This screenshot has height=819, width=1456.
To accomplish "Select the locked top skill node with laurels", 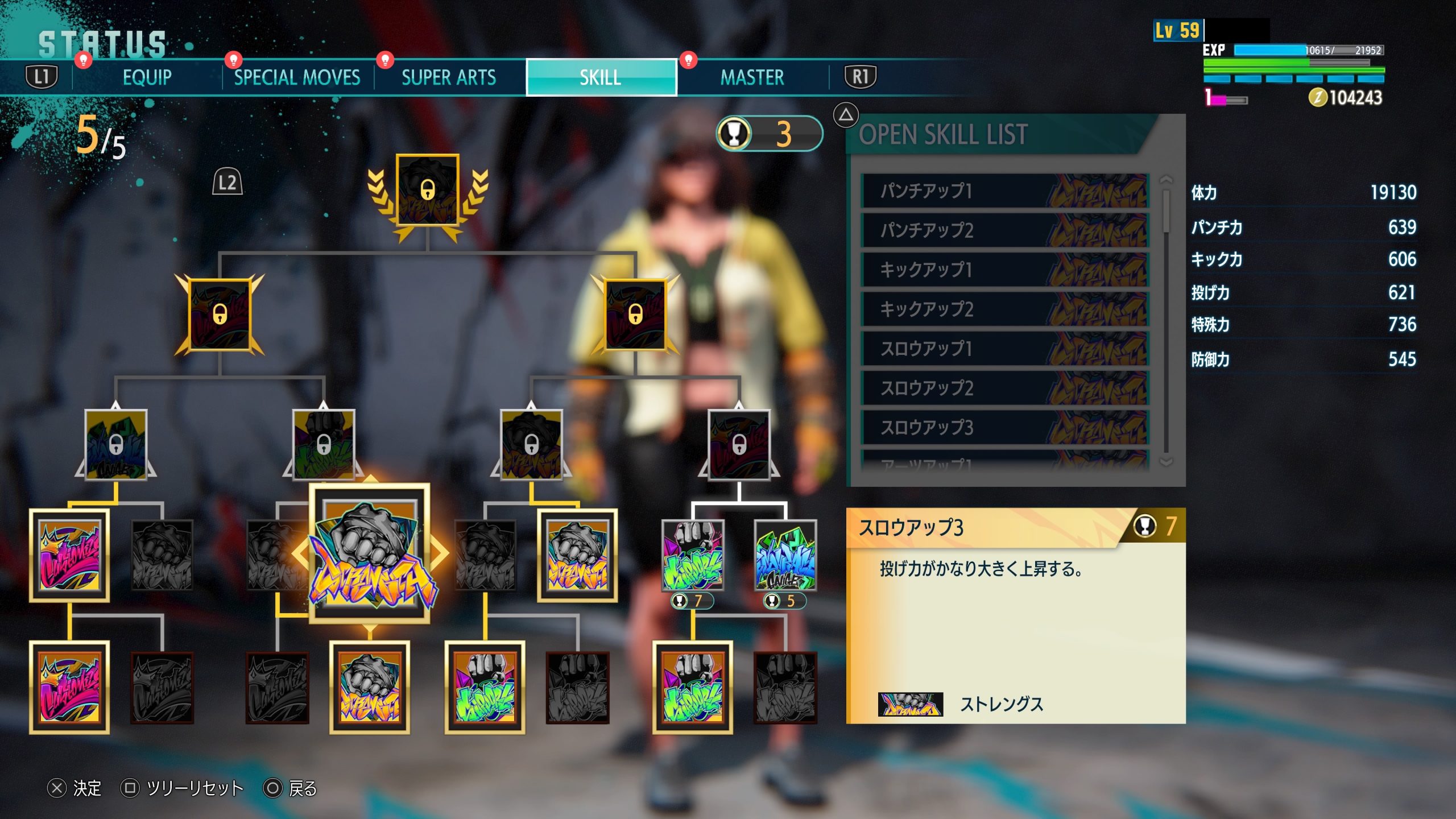I will click(427, 191).
